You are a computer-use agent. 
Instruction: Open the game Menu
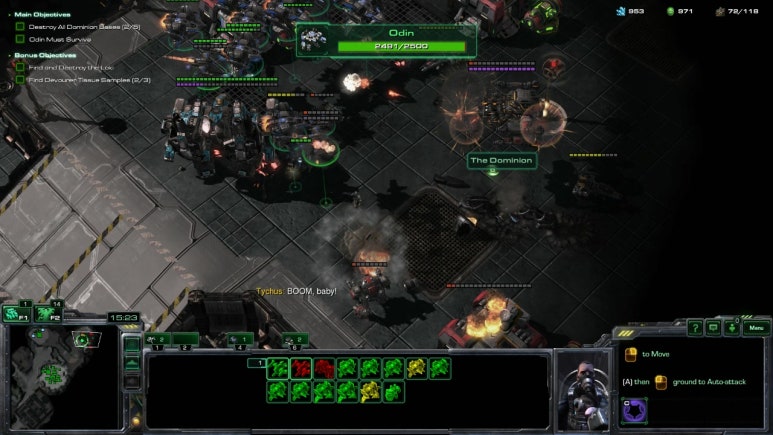point(756,327)
